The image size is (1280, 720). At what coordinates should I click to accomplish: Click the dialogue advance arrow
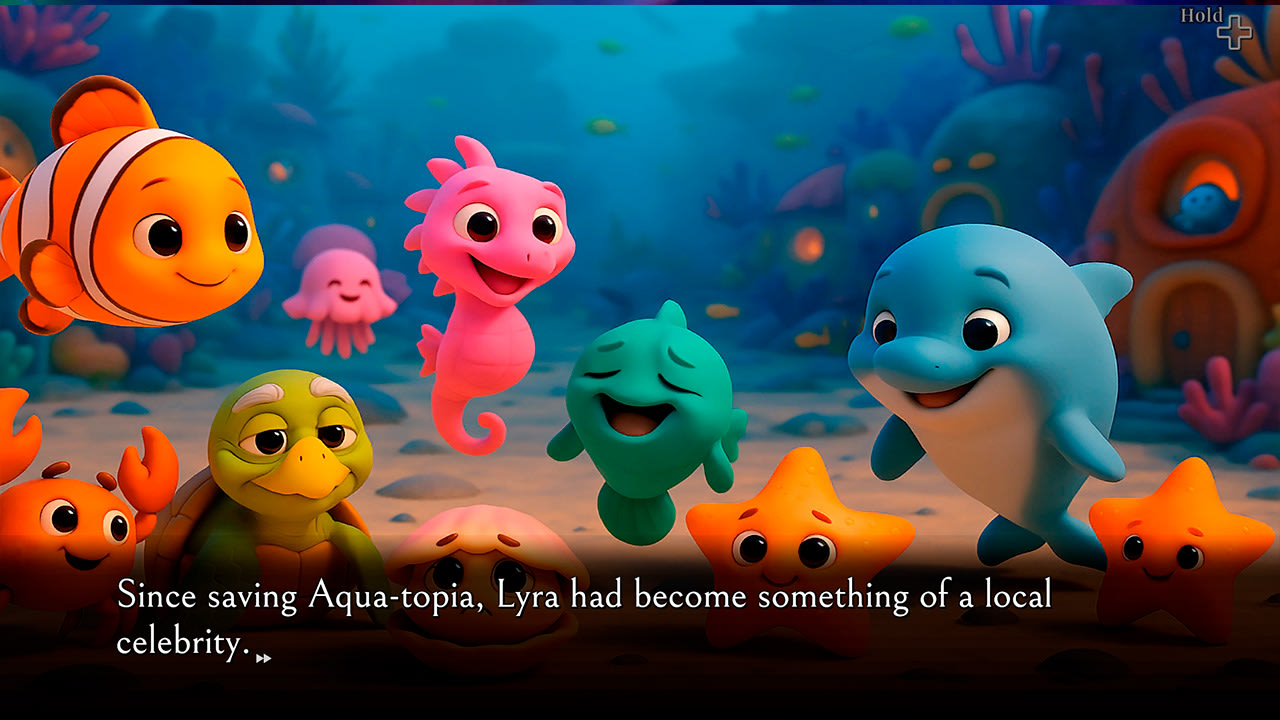pos(263,656)
